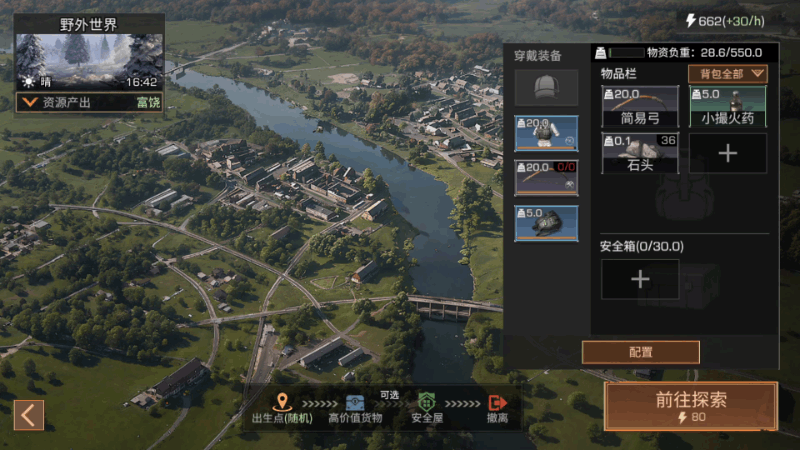Select the 安全屋 safehouse step
800x450 pixels.
[x=427, y=408]
